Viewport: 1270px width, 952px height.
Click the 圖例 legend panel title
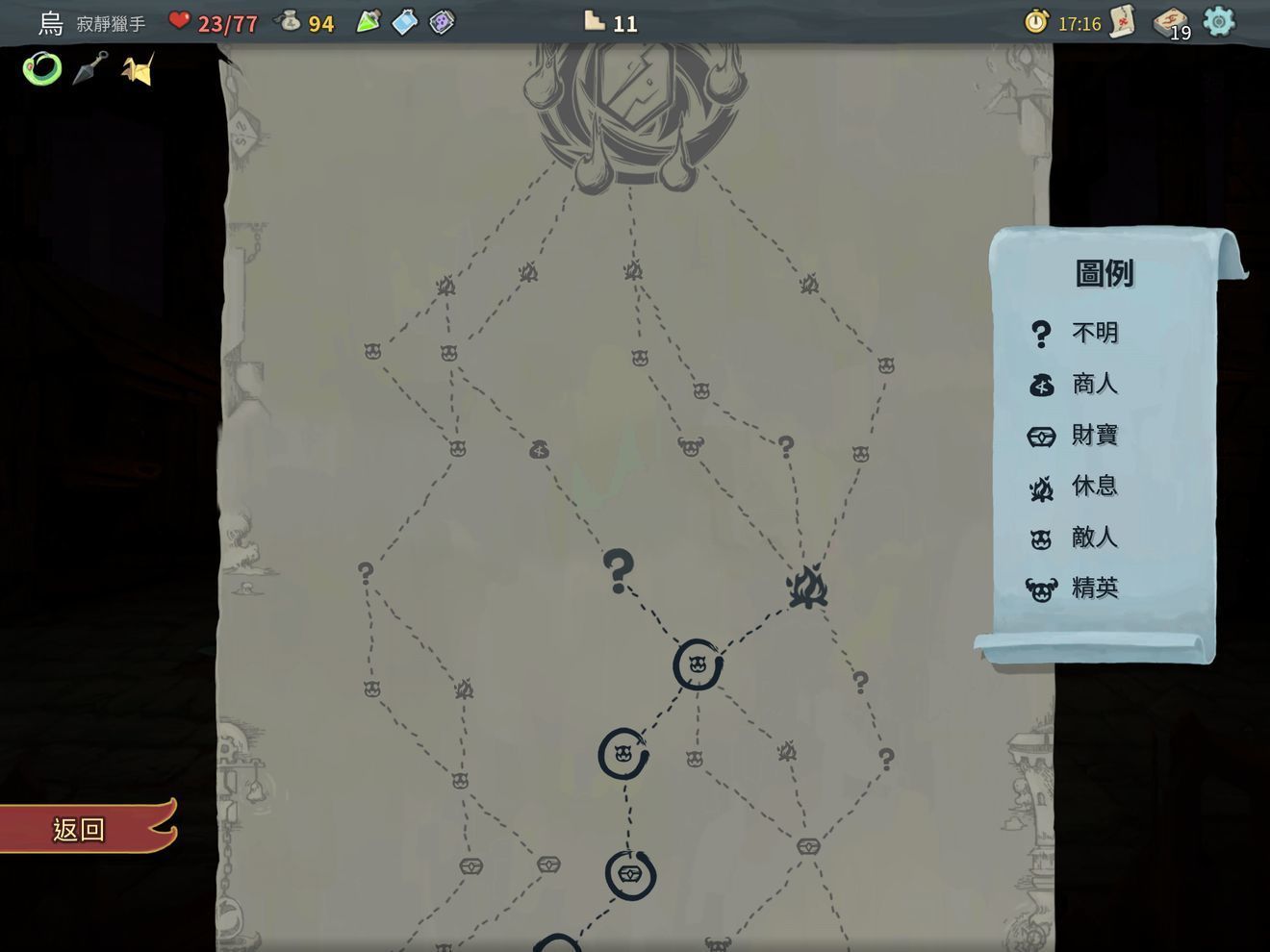(x=1103, y=272)
